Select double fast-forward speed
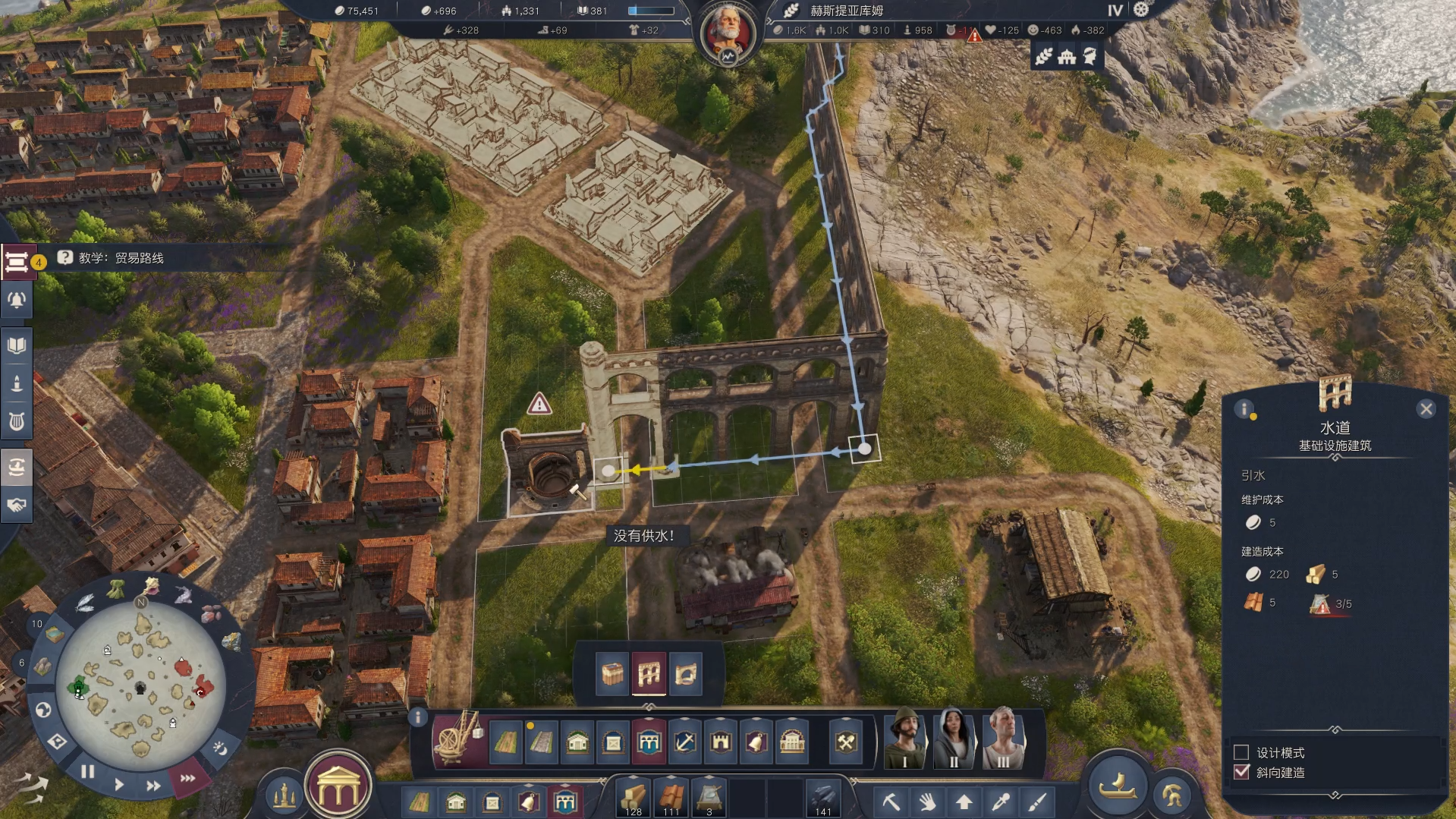Viewport: 1456px width, 819px height. tap(153, 786)
